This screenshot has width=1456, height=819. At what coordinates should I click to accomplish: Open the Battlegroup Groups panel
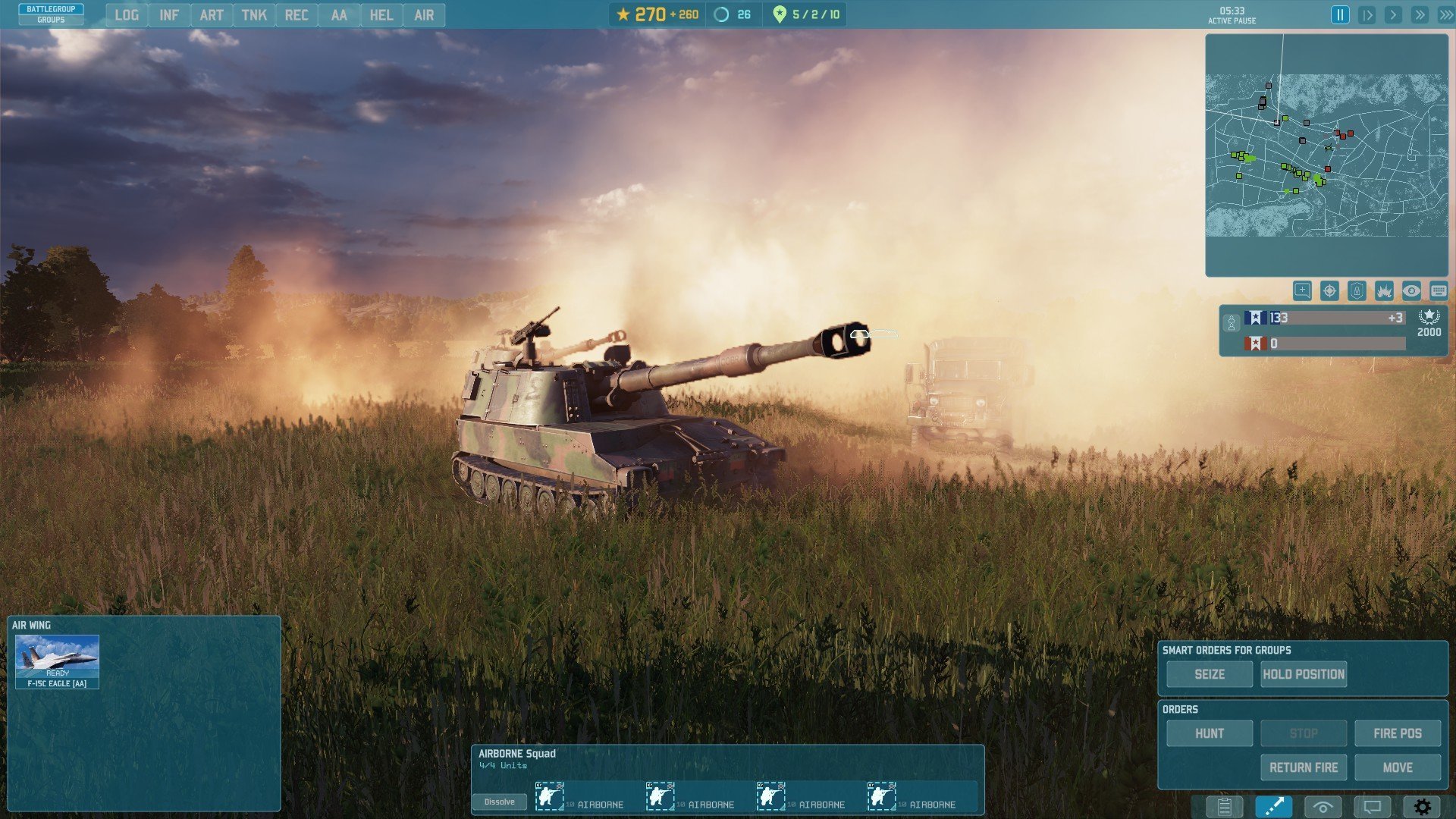click(51, 14)
